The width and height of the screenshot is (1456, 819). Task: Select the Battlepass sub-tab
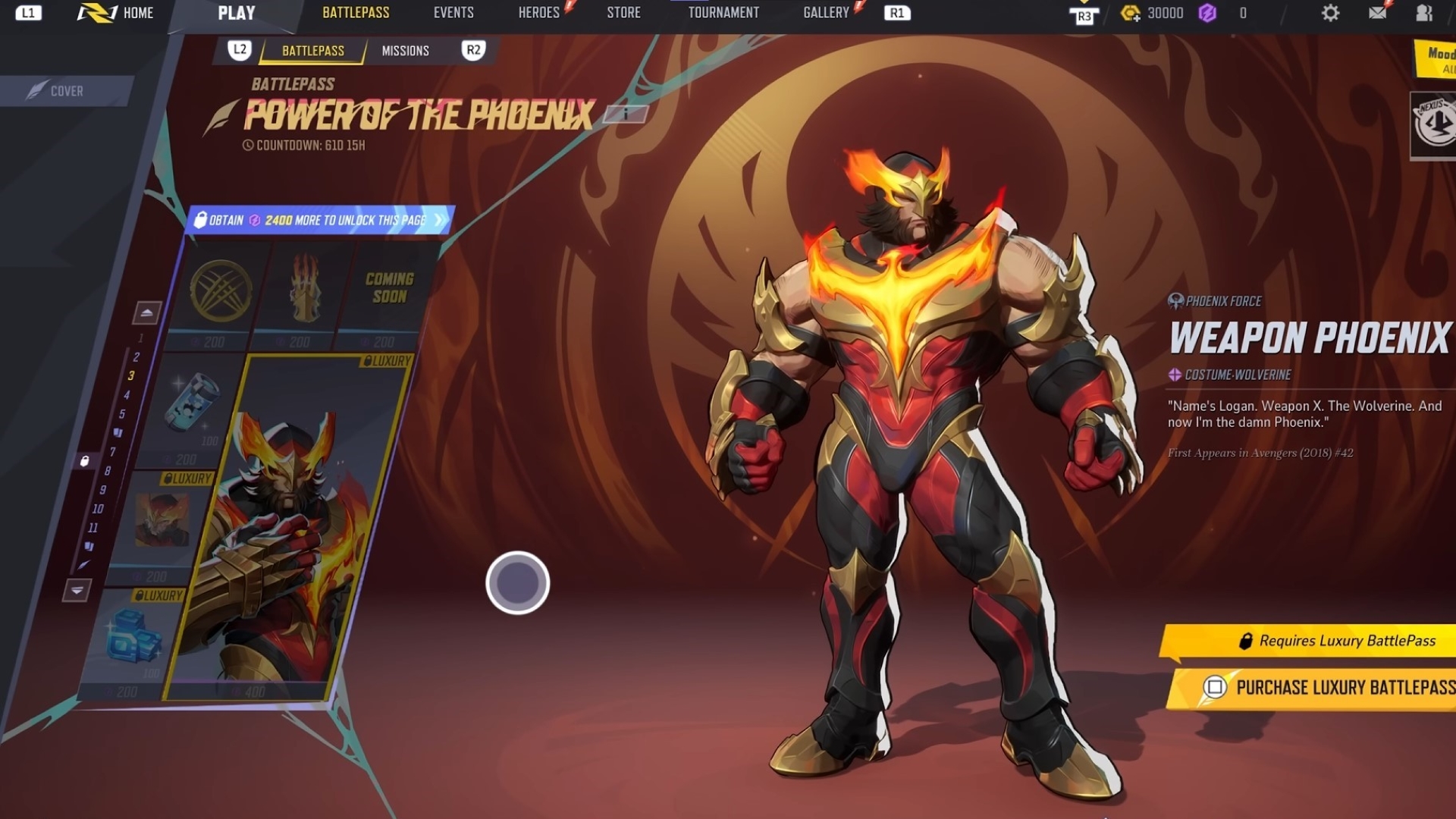pos(312,51)
